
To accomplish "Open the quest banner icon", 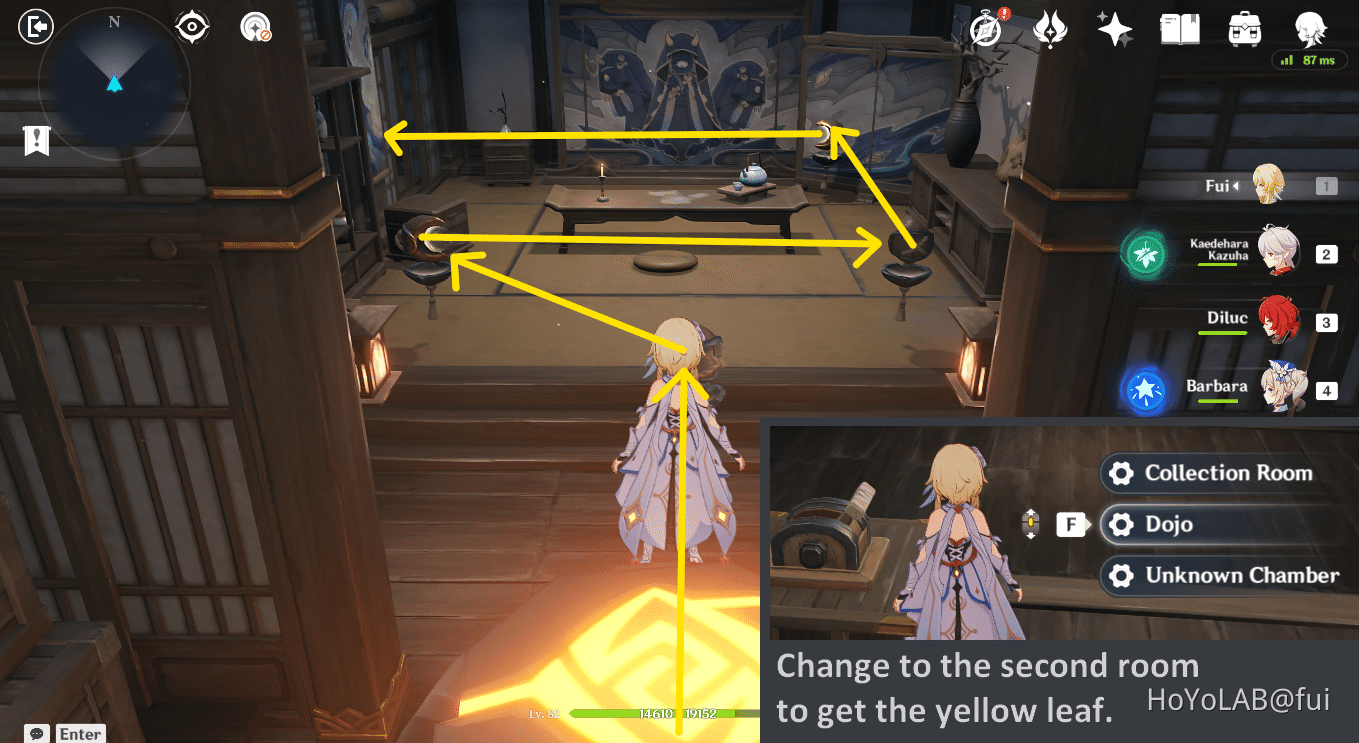I will click(36, 140).
